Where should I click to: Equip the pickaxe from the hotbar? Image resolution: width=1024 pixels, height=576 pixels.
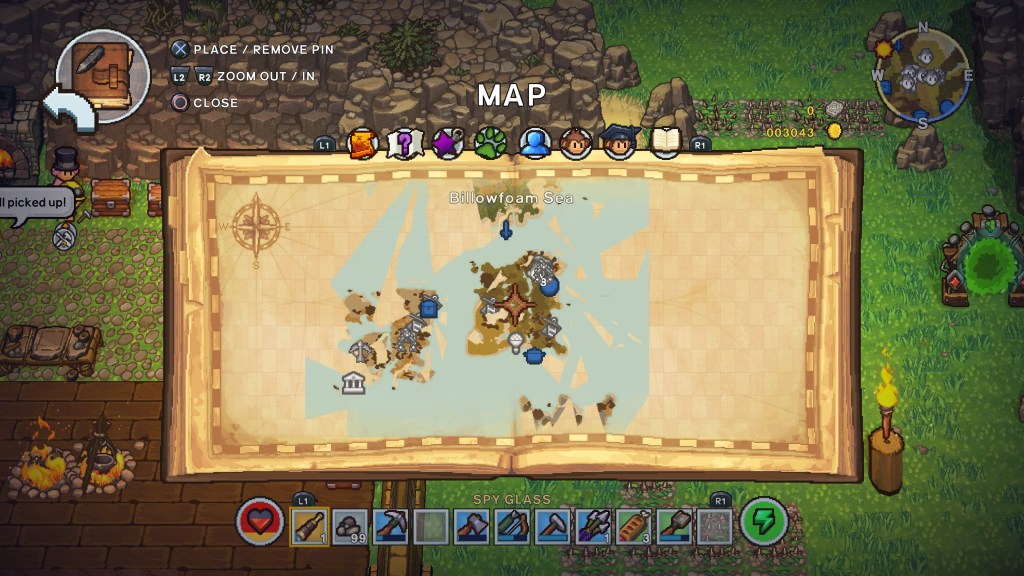point(390,525)
